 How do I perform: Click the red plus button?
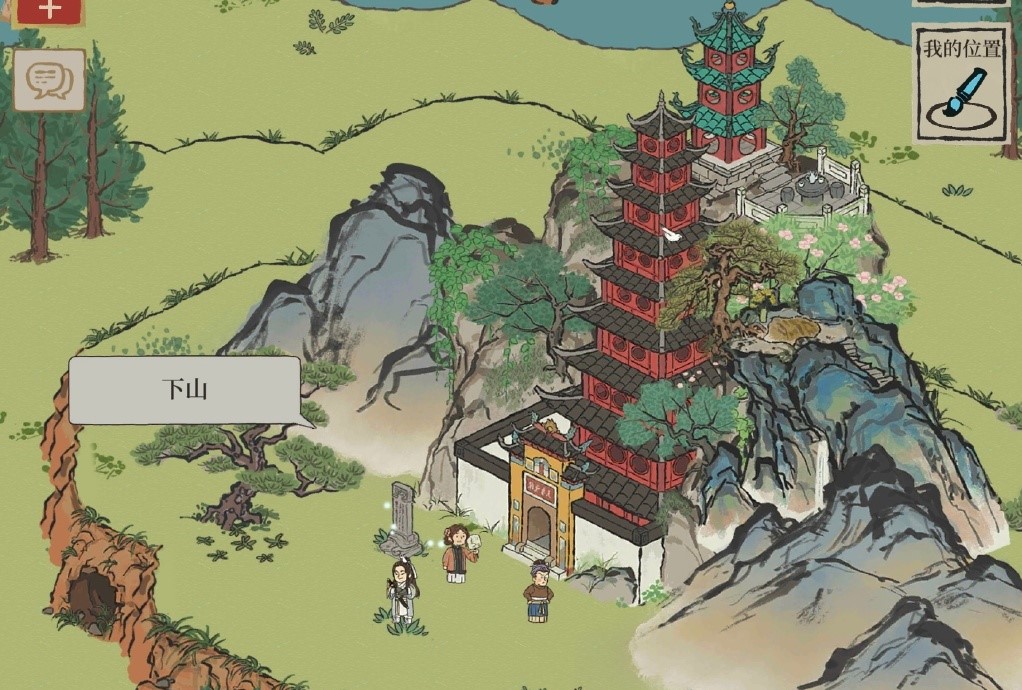coord(49,10)
